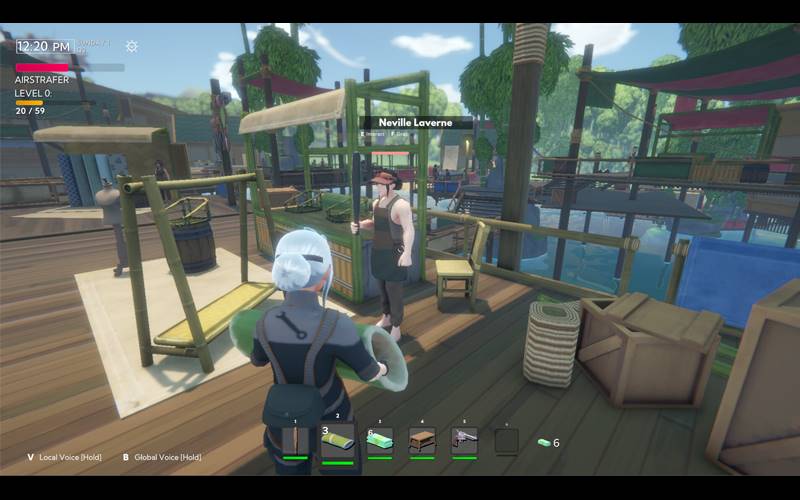Choose the cash stack hotbar slot
This screenshot has width=800, height=500.
point(380,440)
